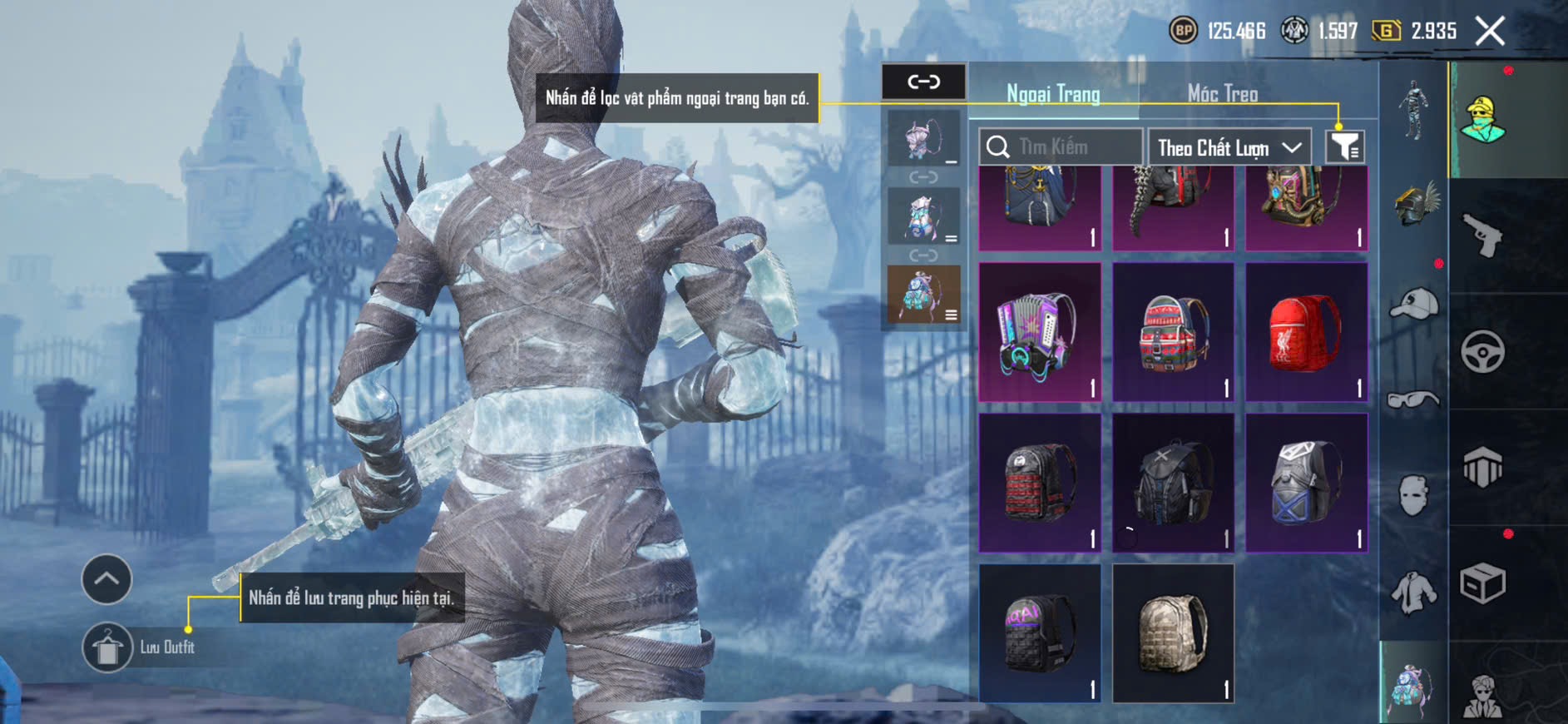Open the pistol weapon skins category
The image size is (1568, 724).
pos(1483,236)
